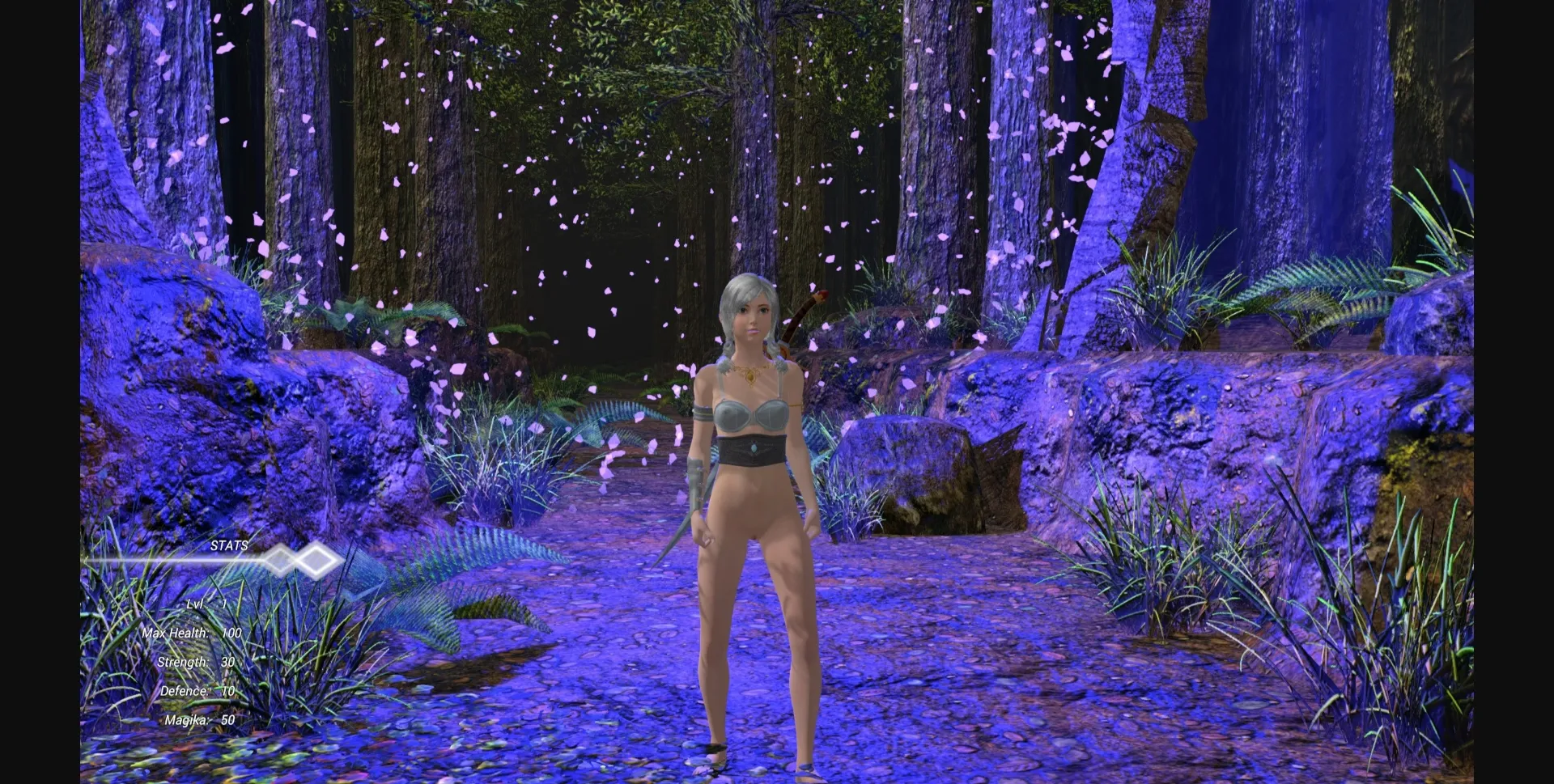Select the Magika 50 stat entry
This screenshot has height=784, width=1554.
pyautogui.click(x=198, y=720)
